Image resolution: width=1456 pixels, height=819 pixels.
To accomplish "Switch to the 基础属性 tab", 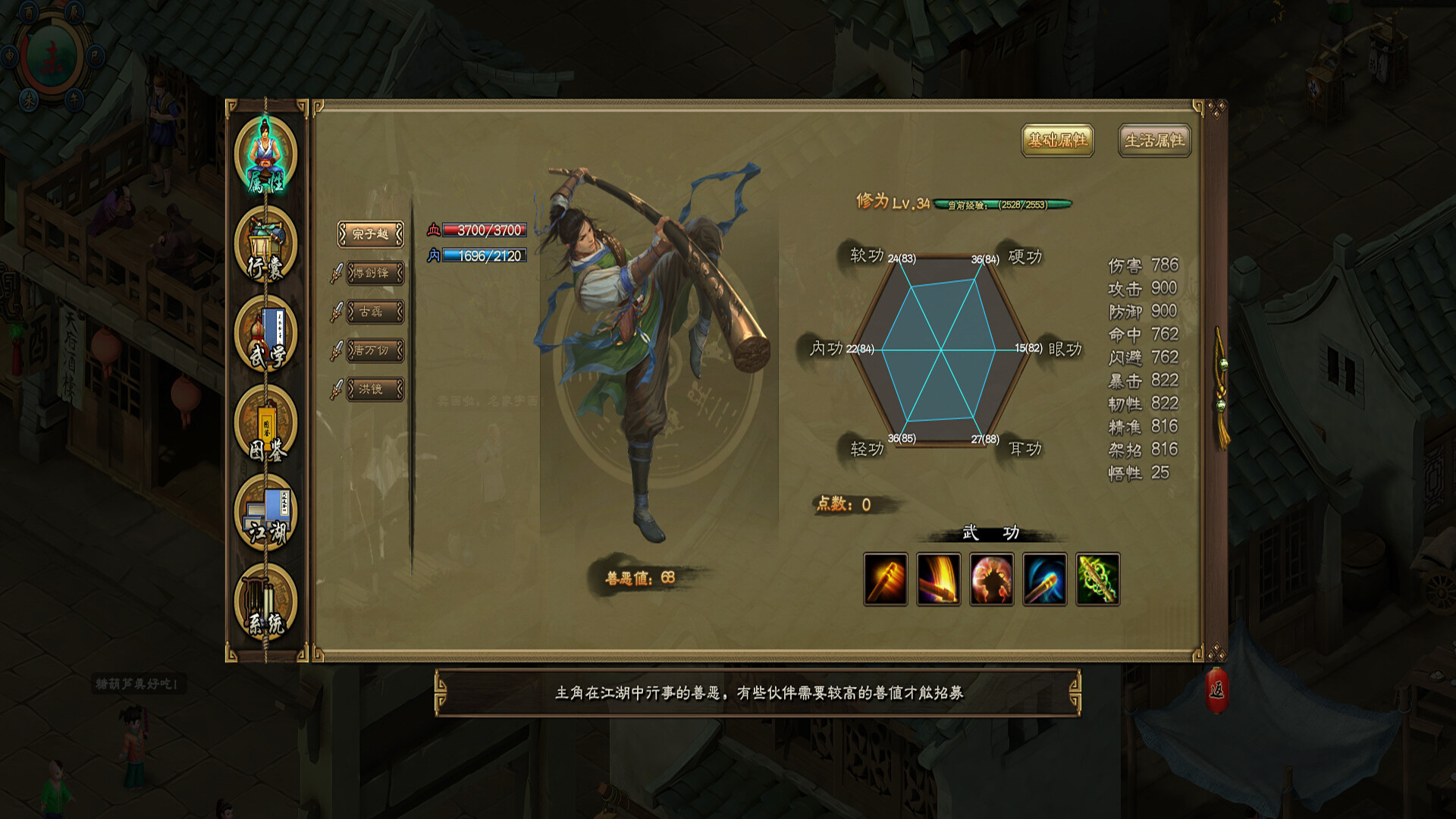I will point(1057,140).
